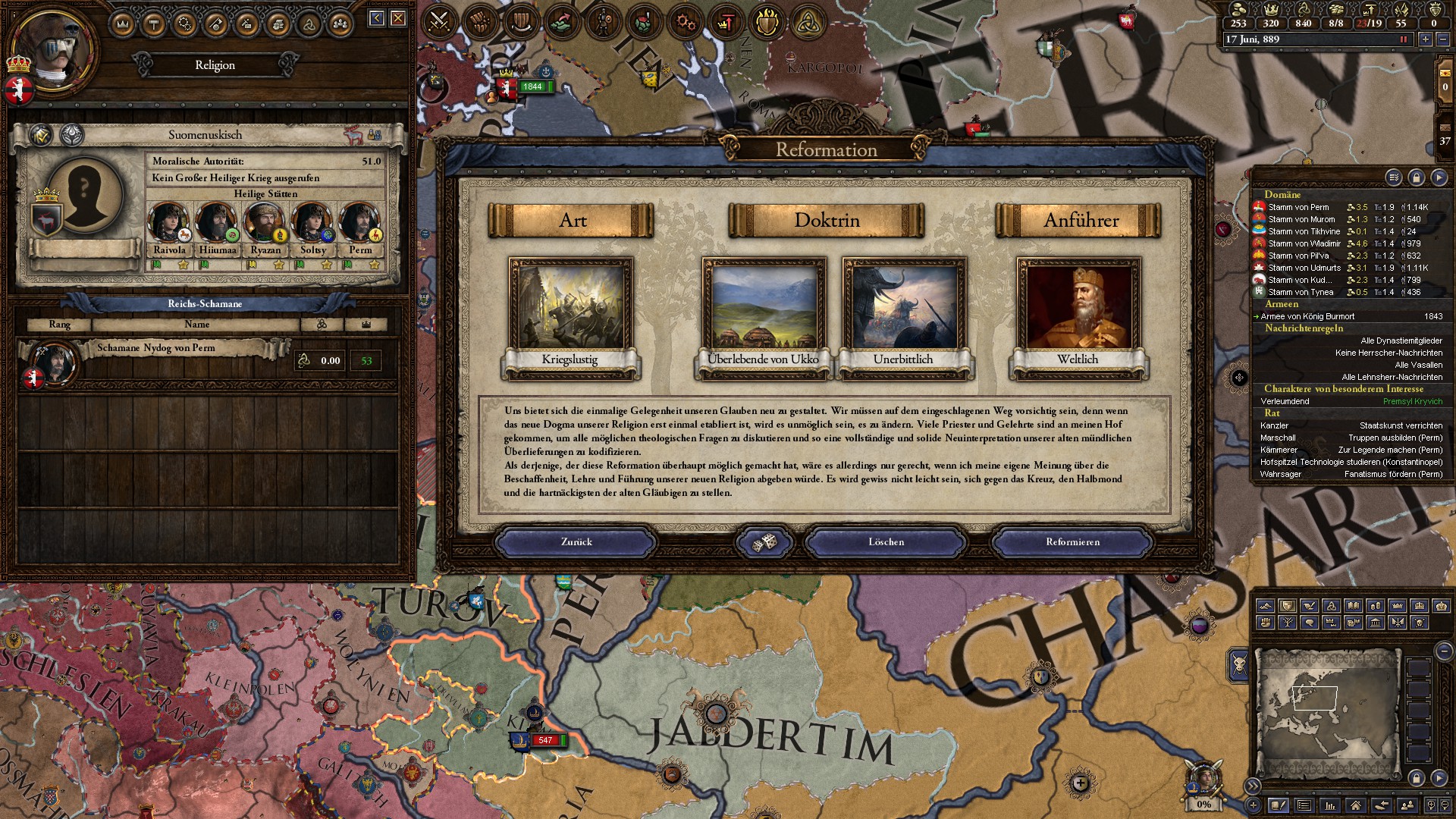Sort the shaman list by Name

click(x=196, y=325)
